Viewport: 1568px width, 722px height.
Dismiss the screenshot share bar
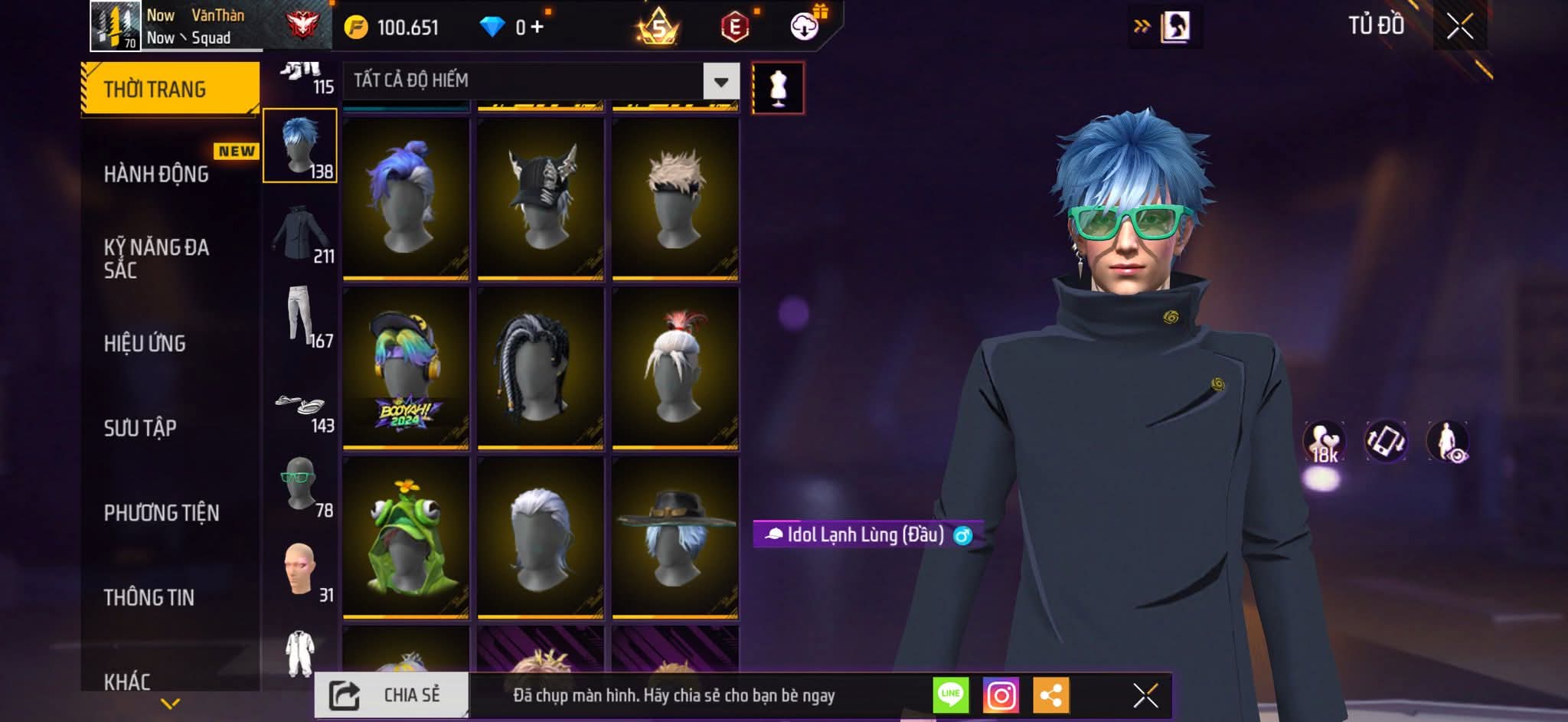coord(1145,695)
